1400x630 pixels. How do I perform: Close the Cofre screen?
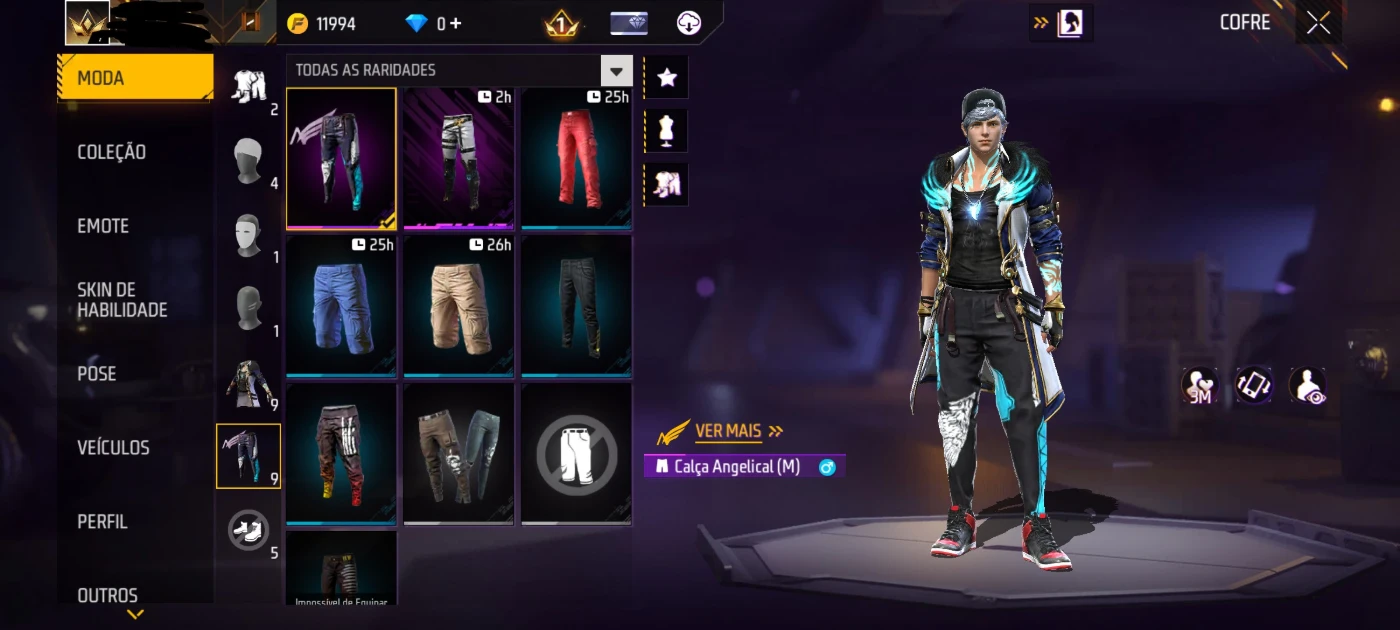coord(1318,23)
